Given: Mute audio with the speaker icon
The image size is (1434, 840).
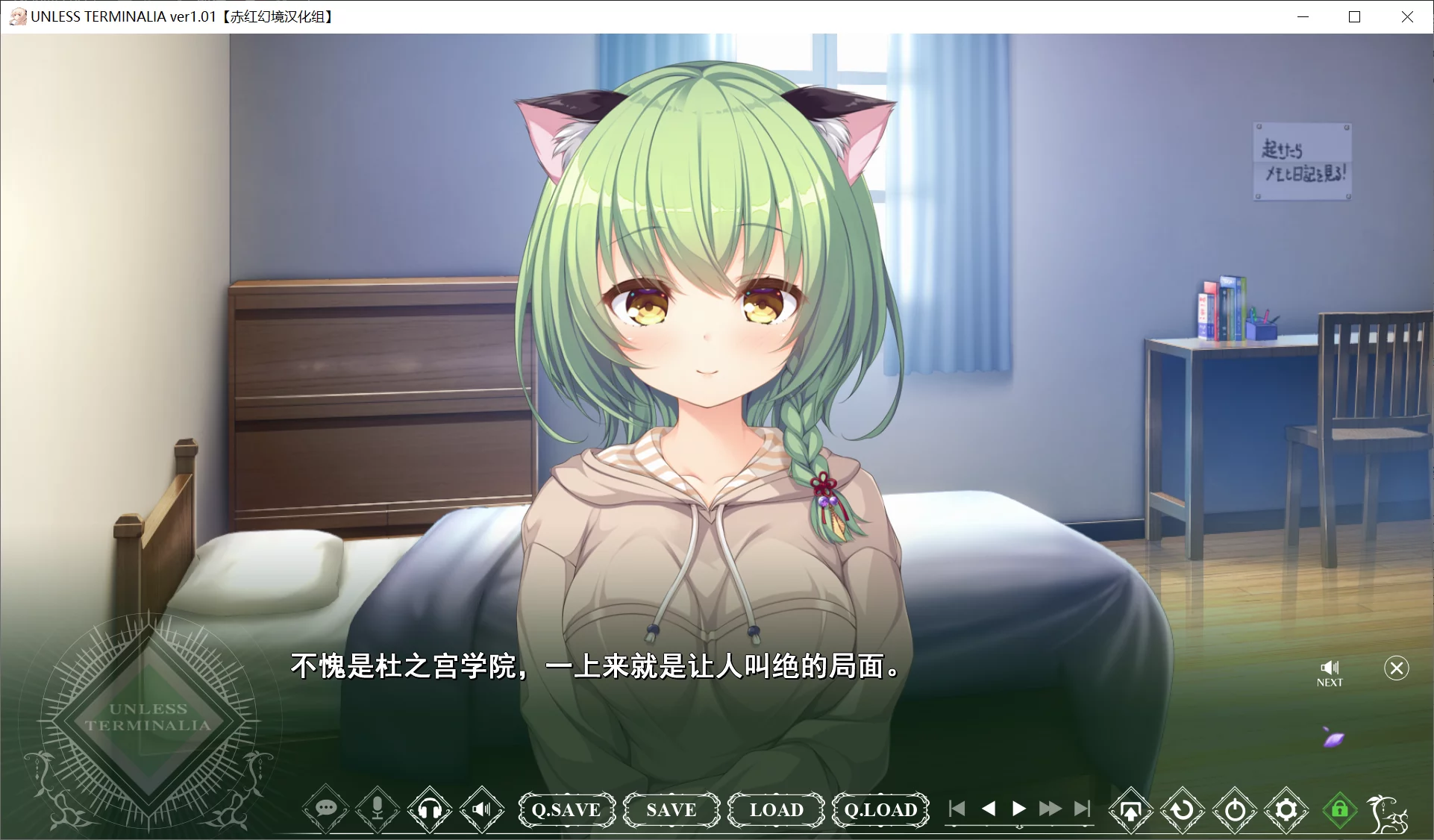Looking at the screenshot, I should click(482, 810).
